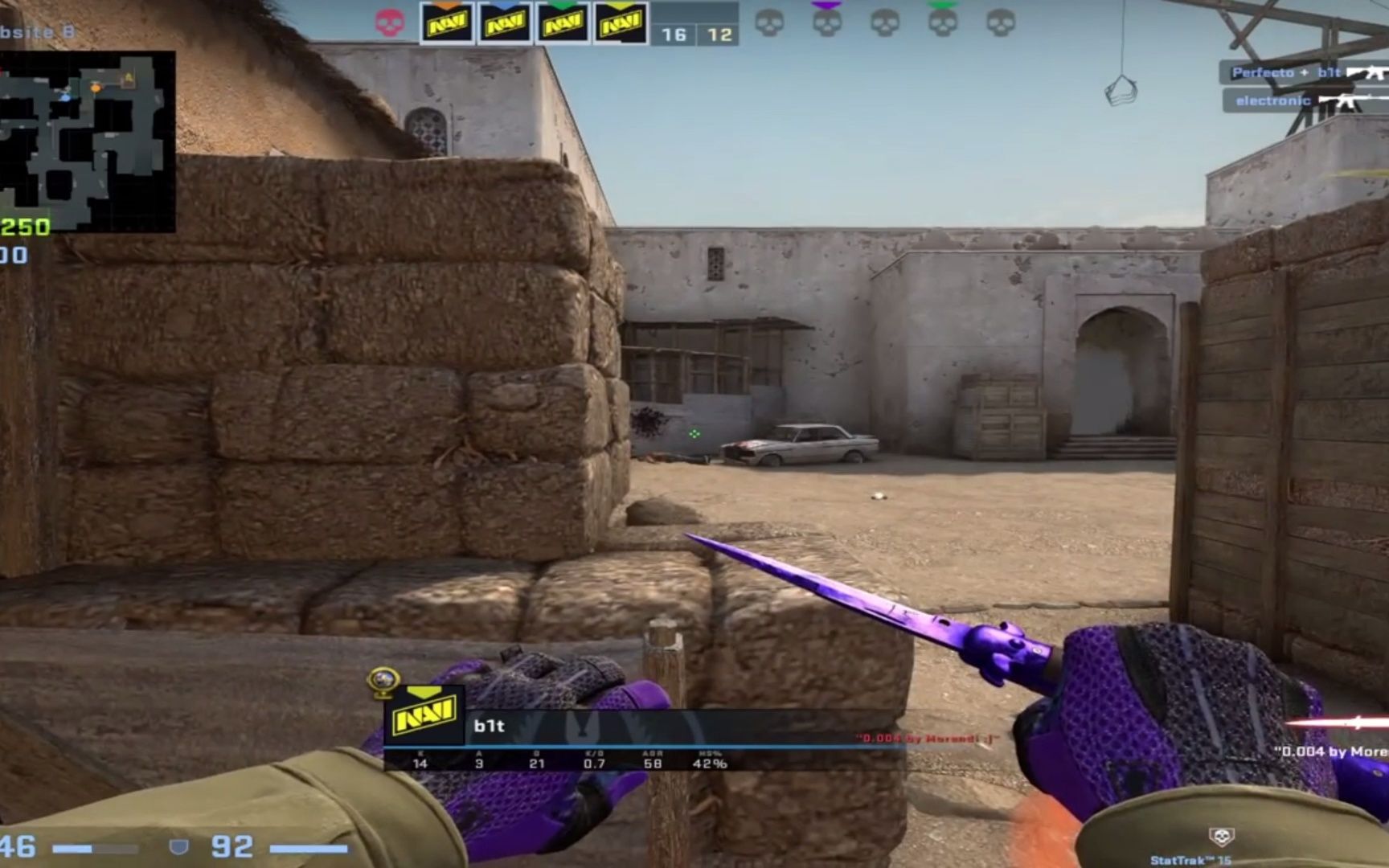Screen dimensions: 1389x868
Task: Click the armor shield icon beside 92
Action: point(181,845)
